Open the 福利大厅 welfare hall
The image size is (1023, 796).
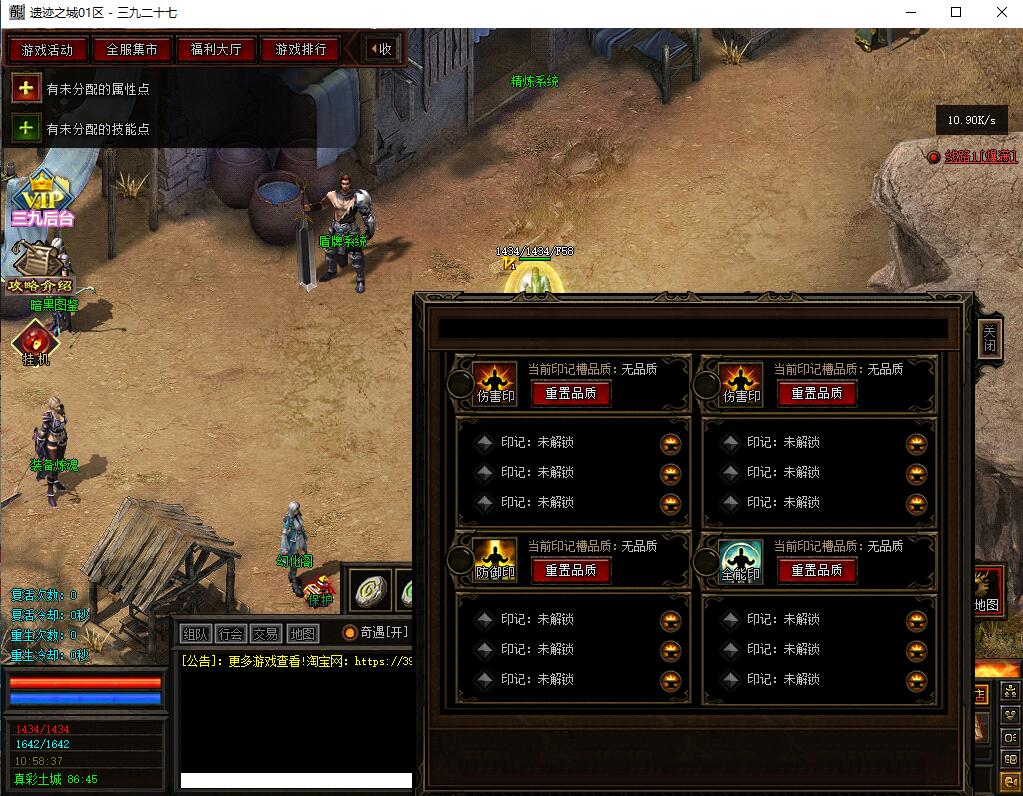coord(216,49)
